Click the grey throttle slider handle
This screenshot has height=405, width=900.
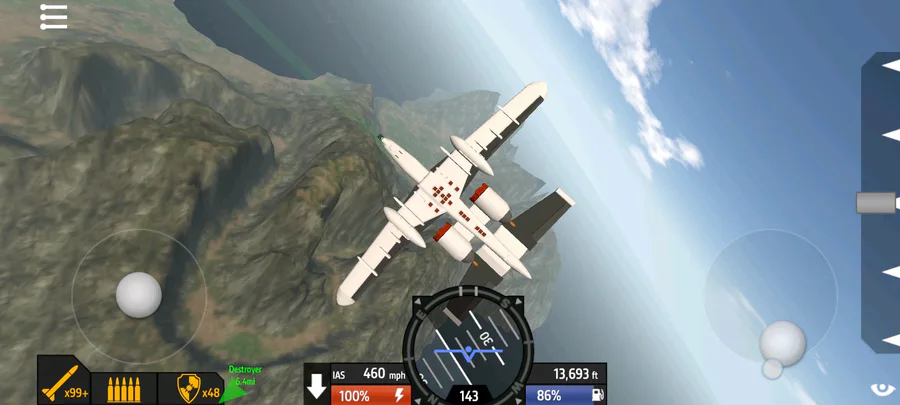[x=877, y=203]
